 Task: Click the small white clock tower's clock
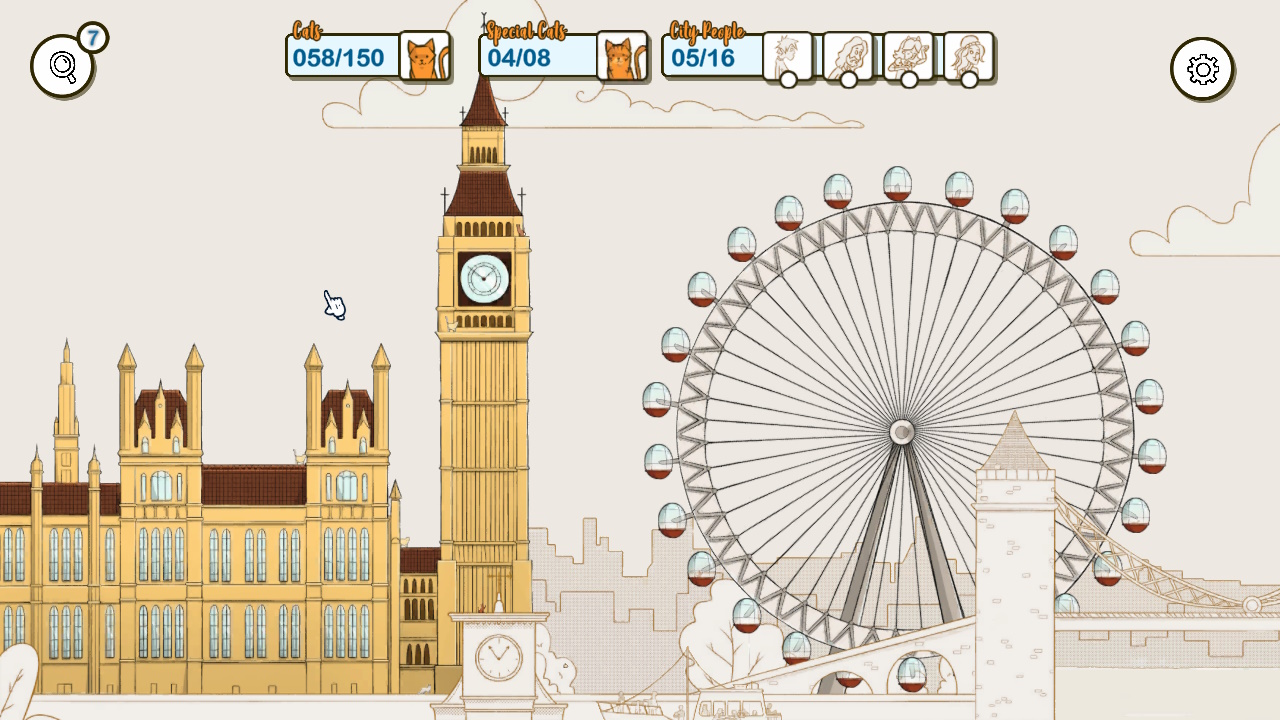(499, 657)
